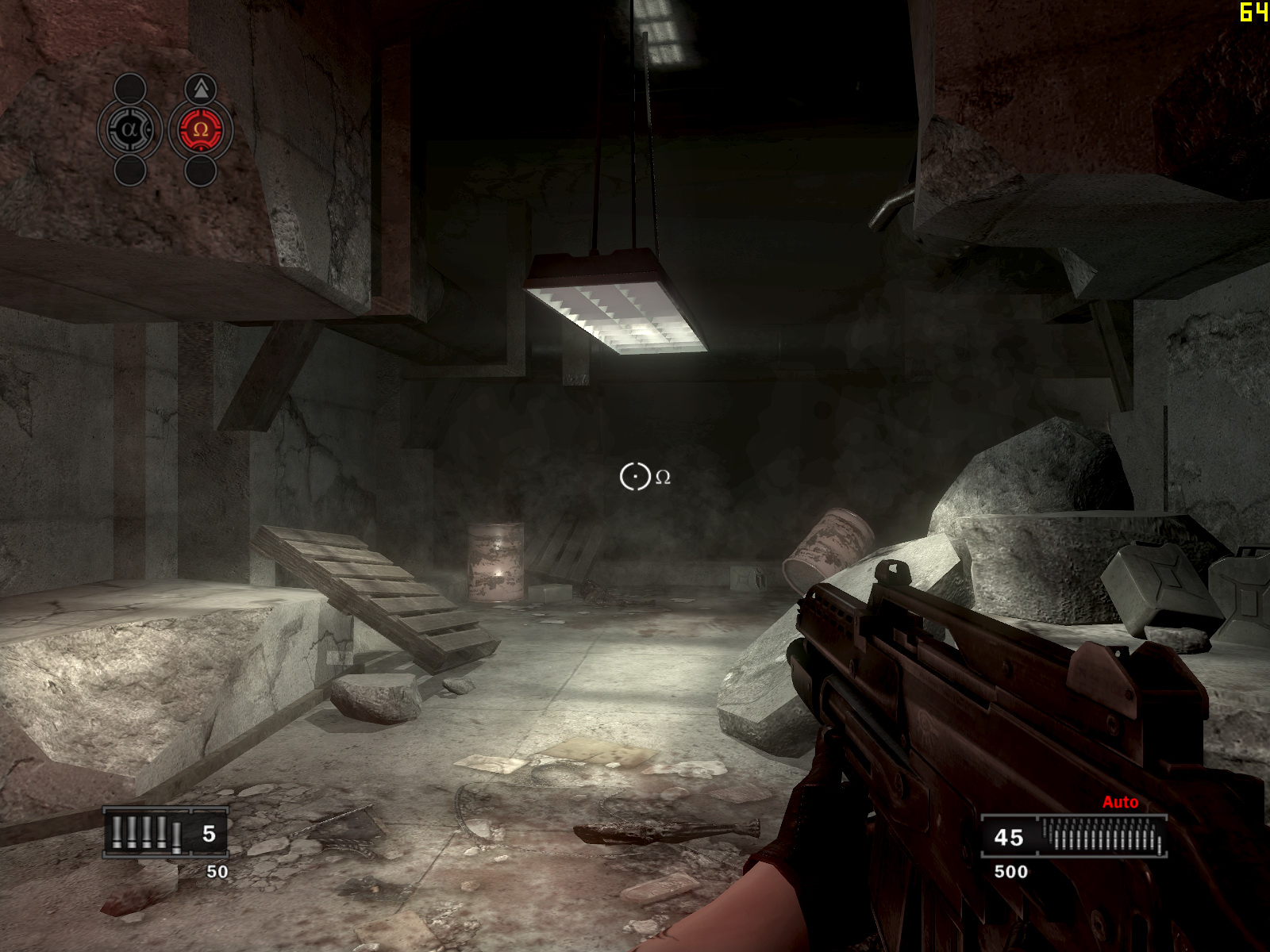Click the upward arrow above the omega emblem
The width and height of the screenshot is (1270, 952).
point(201,88)
